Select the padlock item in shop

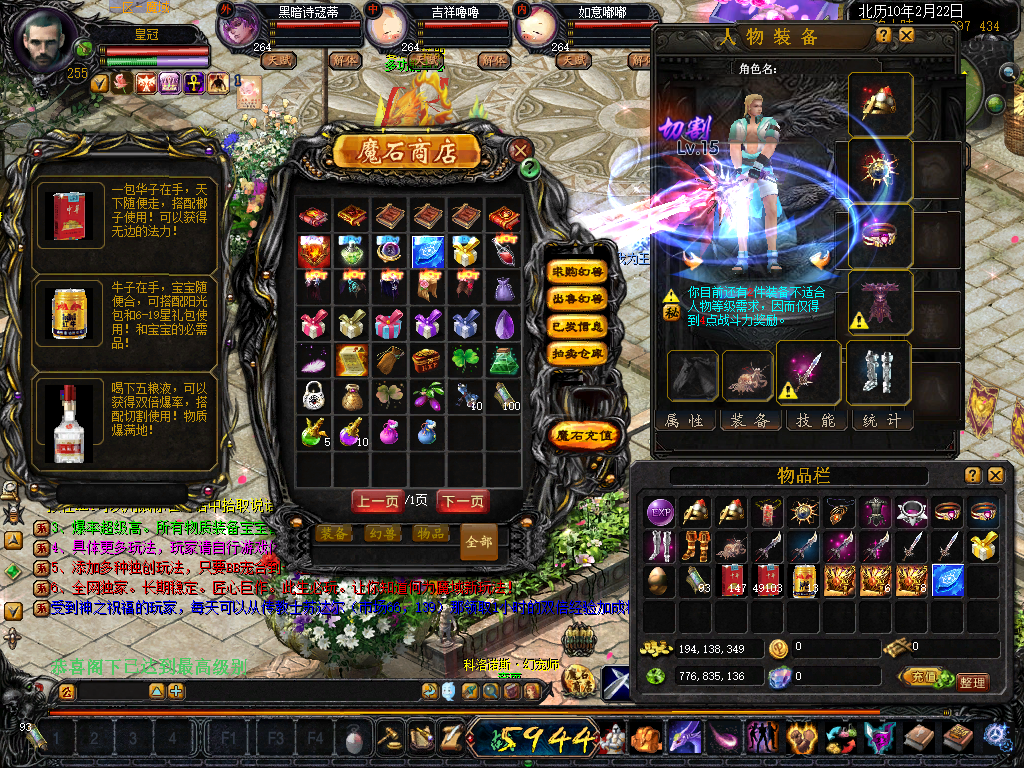pos(313,395)
